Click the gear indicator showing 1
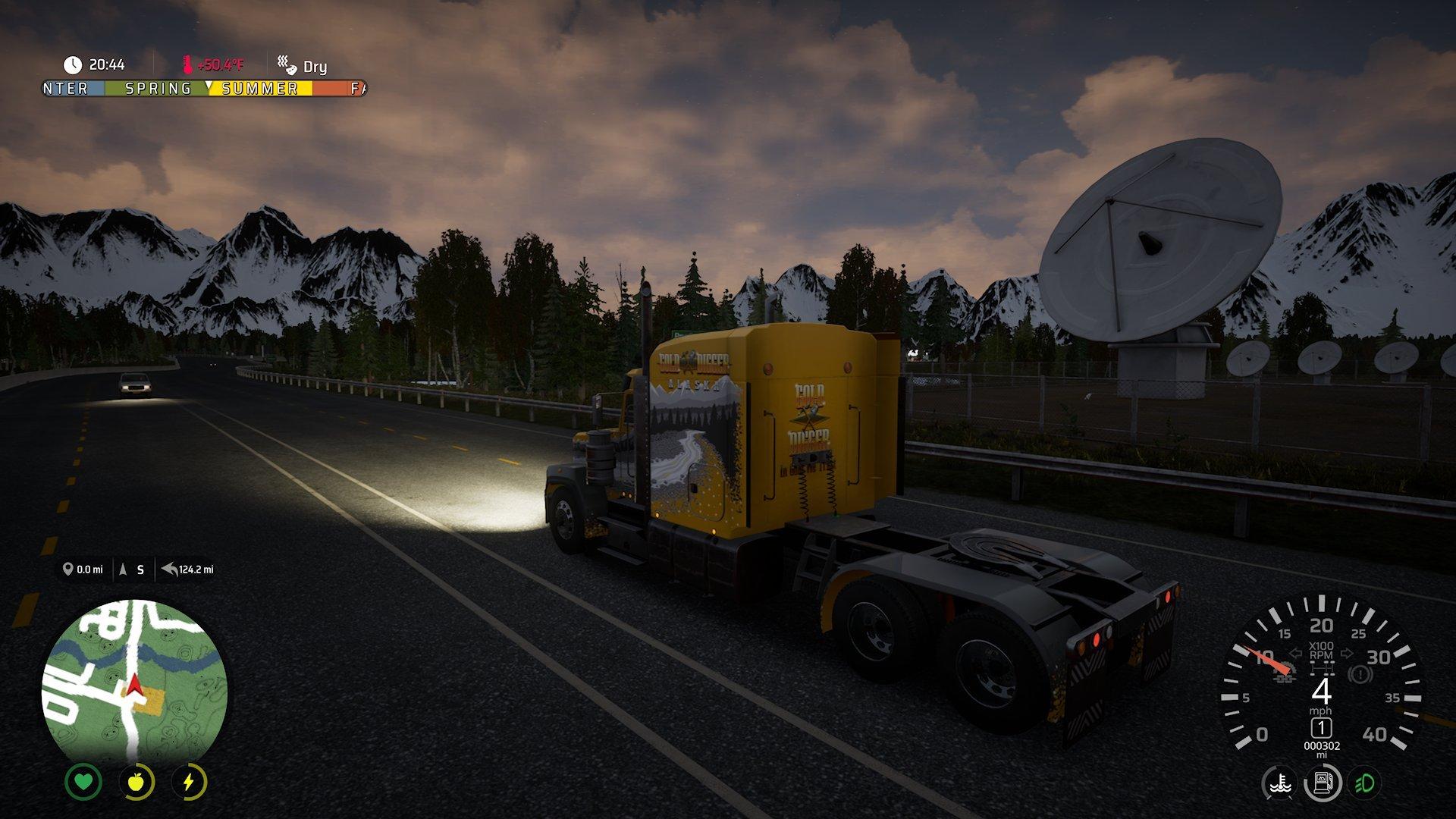The width and height of the screenshot is (1456, 819). click(x=1321, y=730)
